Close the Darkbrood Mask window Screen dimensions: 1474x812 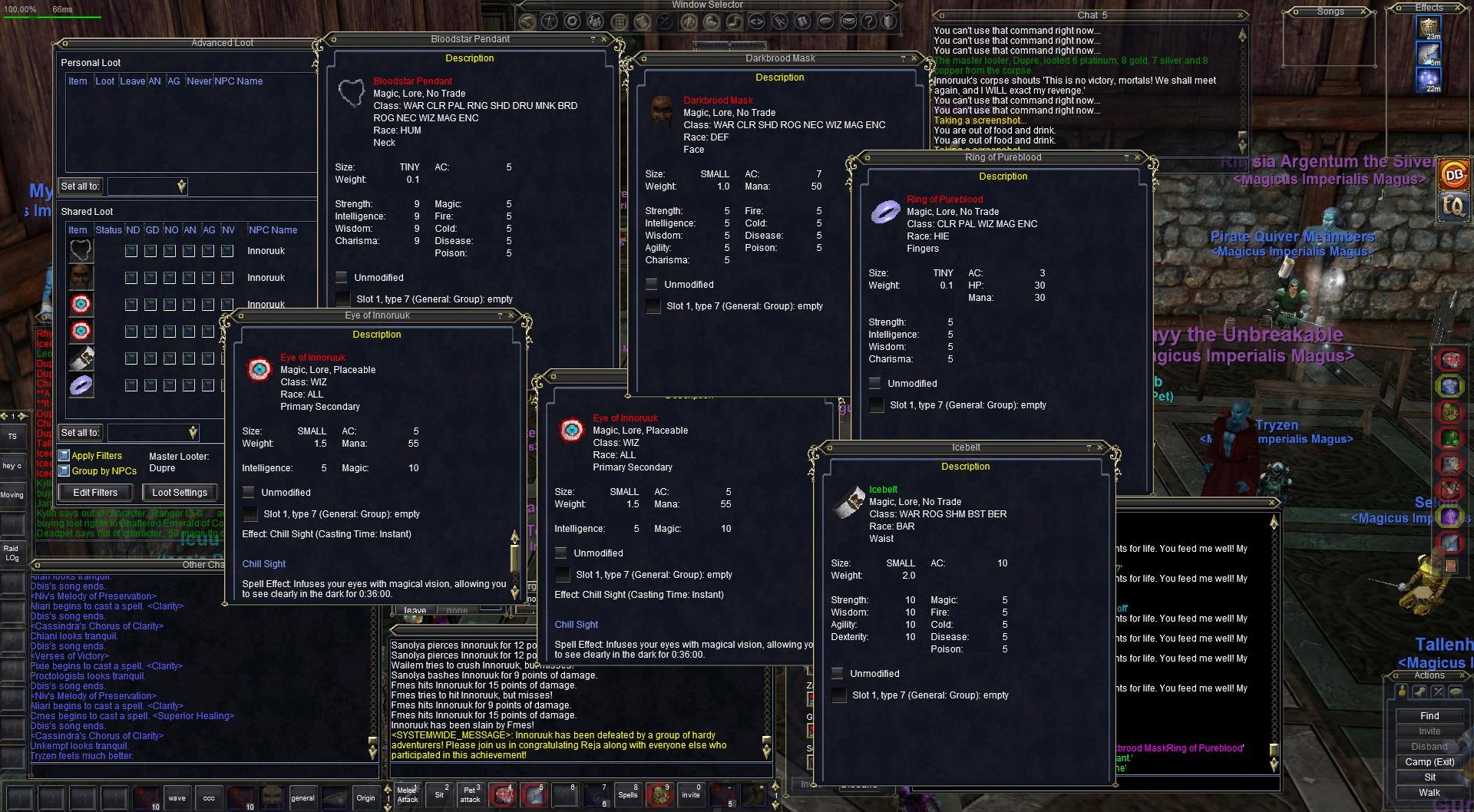click(x=914, y=58)
